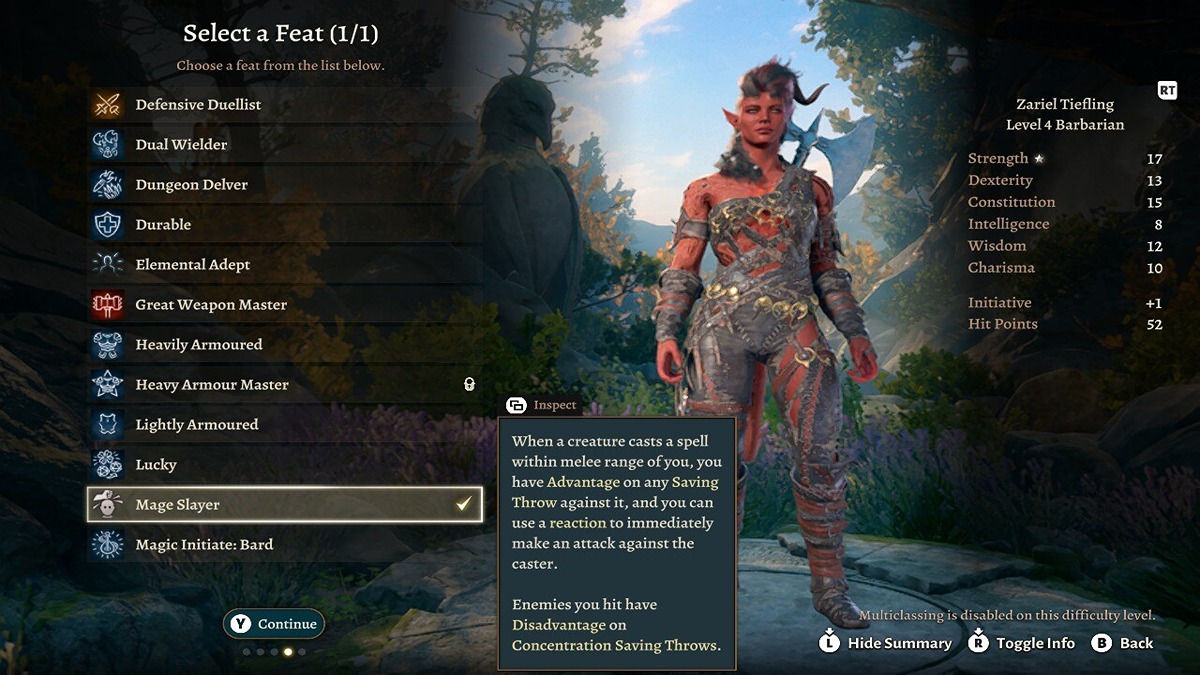Click the reaction keyword in the tooltip

click(577, 523)
